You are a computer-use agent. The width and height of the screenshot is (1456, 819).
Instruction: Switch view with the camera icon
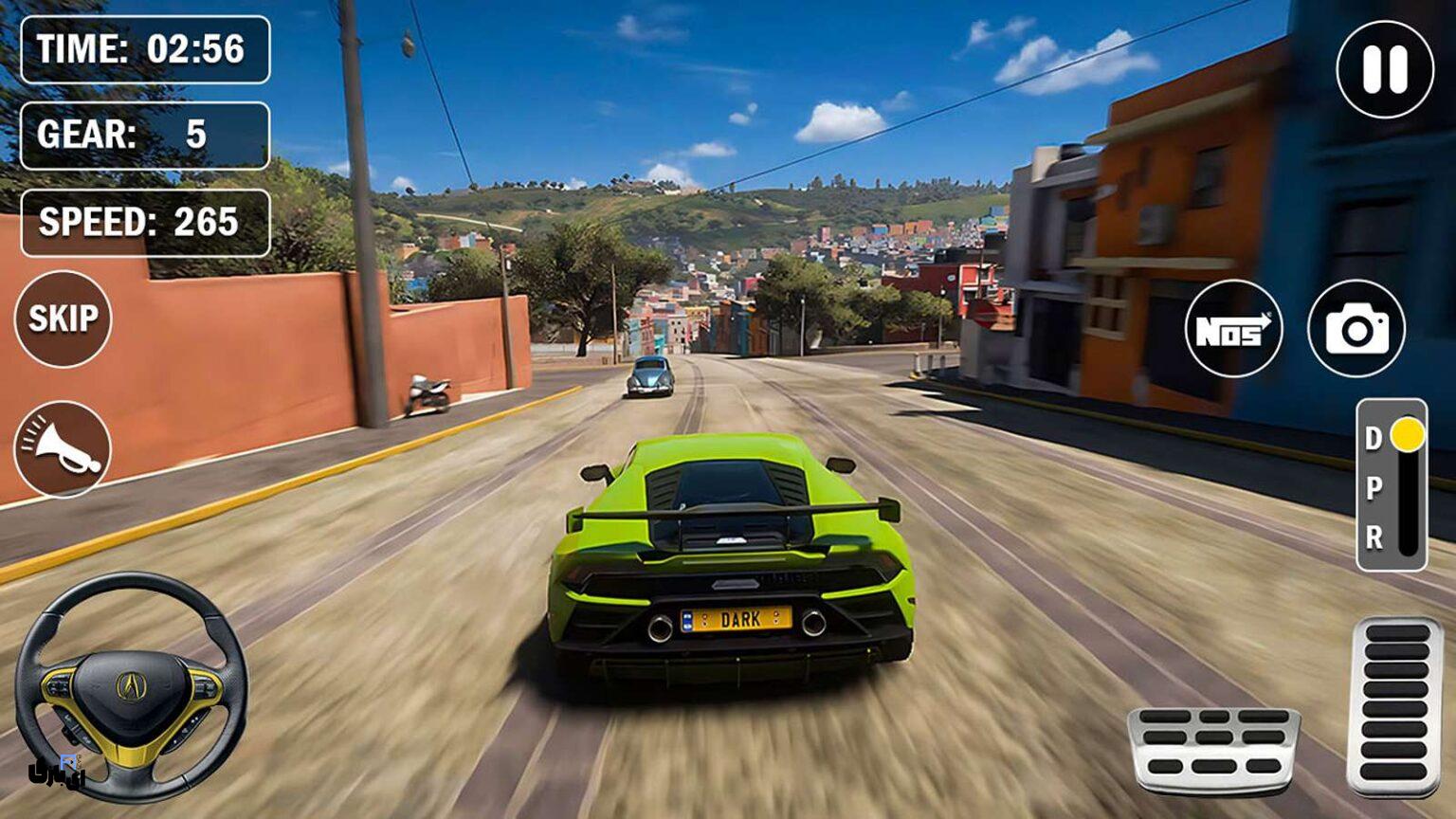(x=1356, y=329)
